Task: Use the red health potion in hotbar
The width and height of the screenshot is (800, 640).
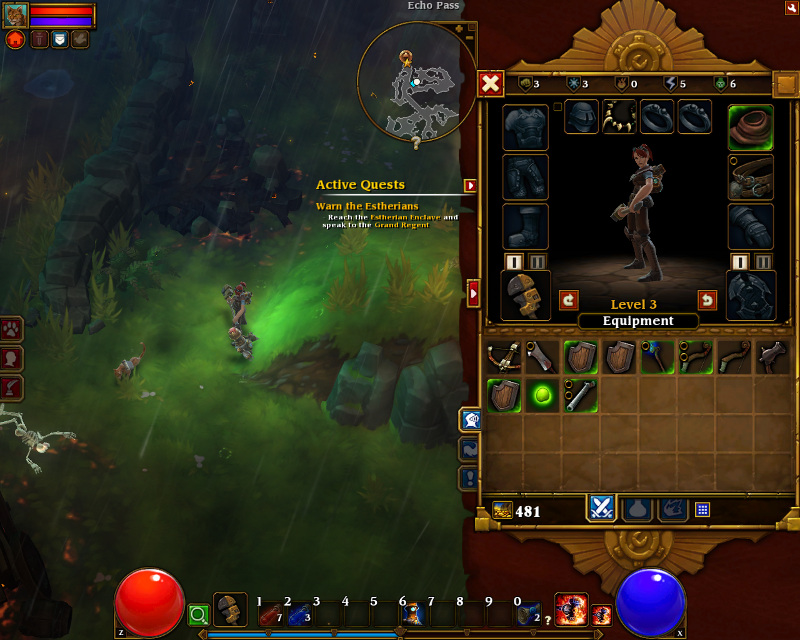Action: [x=270, y=614]
